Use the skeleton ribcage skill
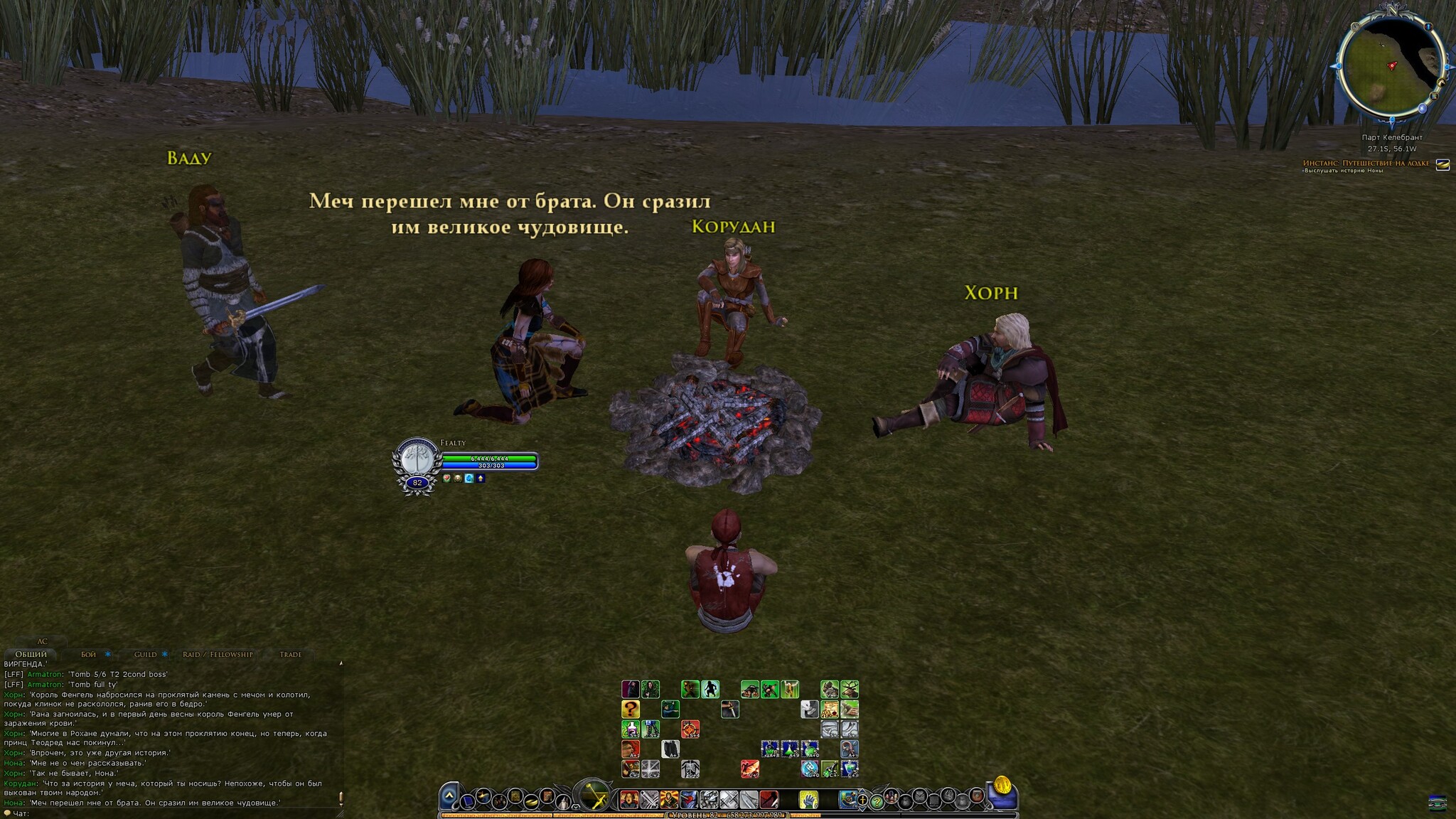This screenshot has width=1456, height=819. 690,769
